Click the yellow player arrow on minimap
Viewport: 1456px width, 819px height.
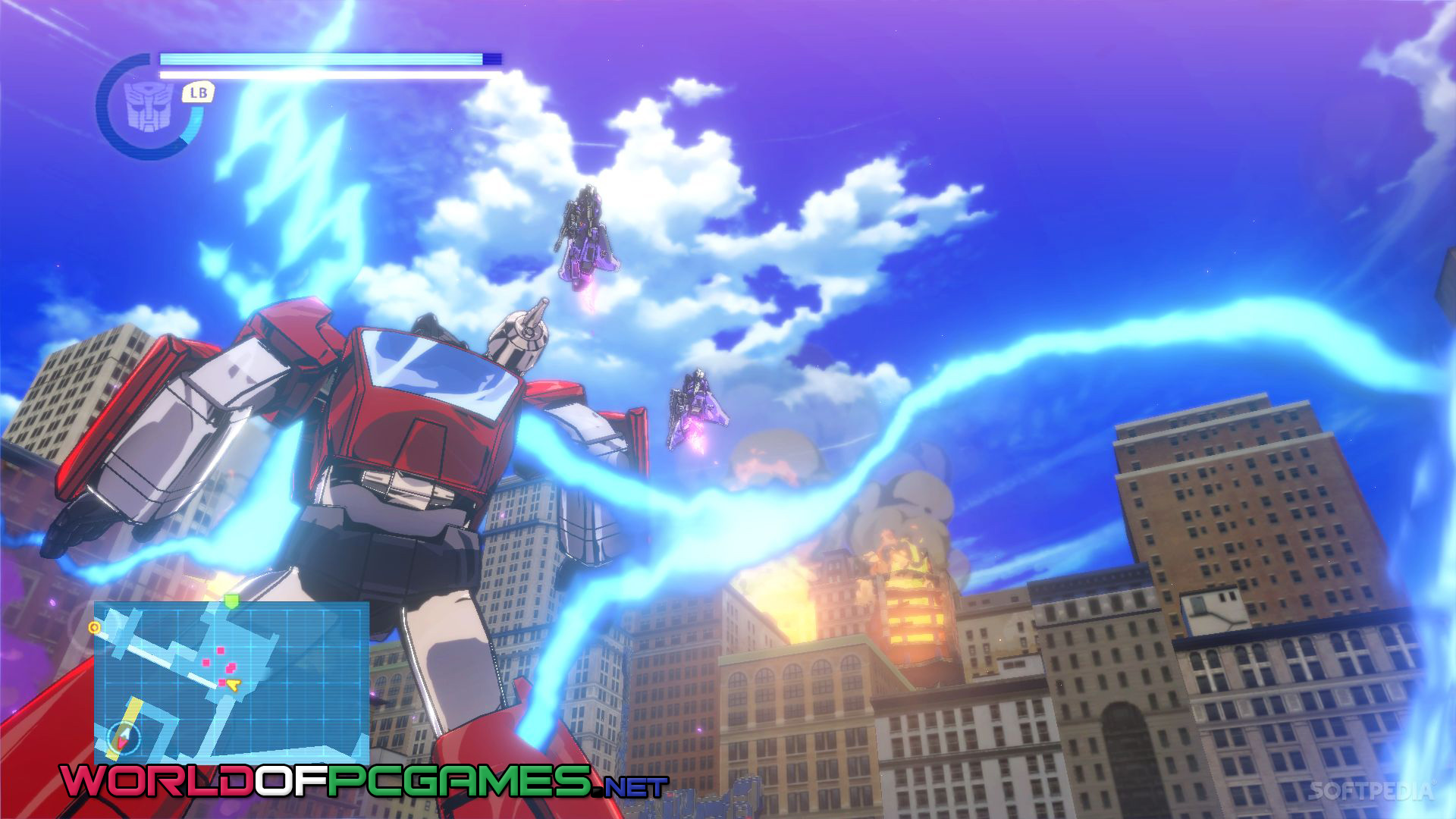[x=235, y=686]
